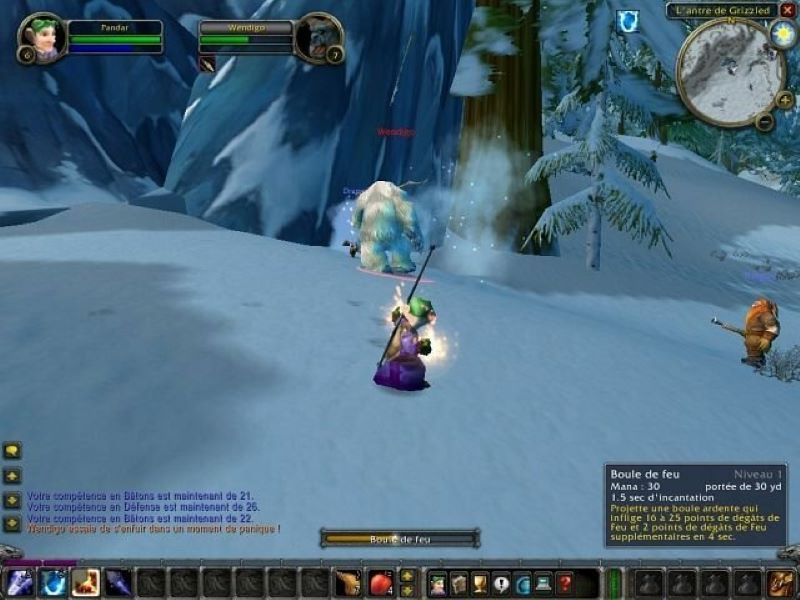
Task: Open the world map globe button
Action: pyautogui.click(x=522, y=583)
